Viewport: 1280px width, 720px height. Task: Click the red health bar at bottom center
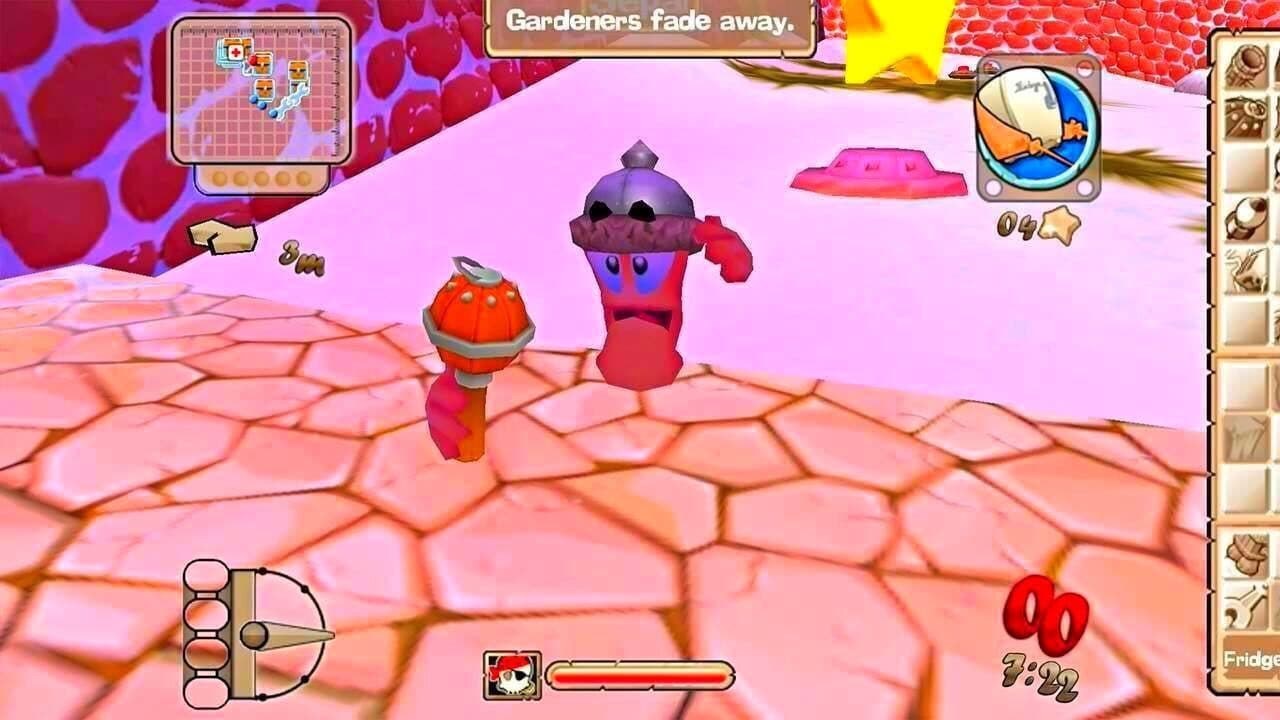click(640, 679)
